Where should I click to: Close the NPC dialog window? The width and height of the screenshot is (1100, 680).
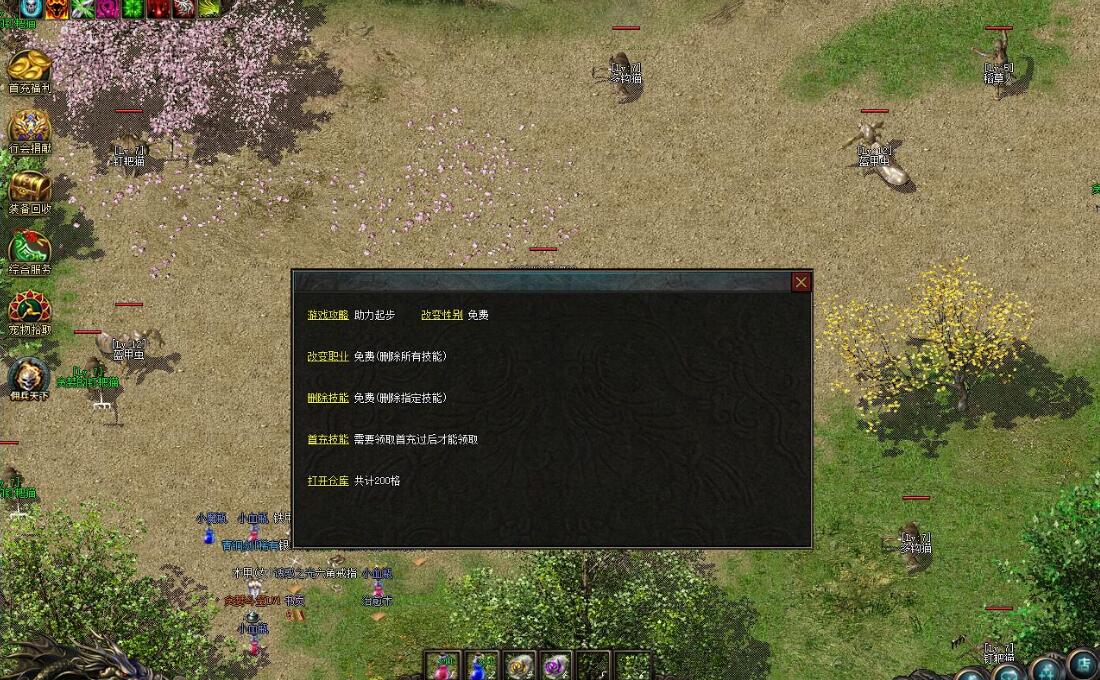click(x=801, y=282)
